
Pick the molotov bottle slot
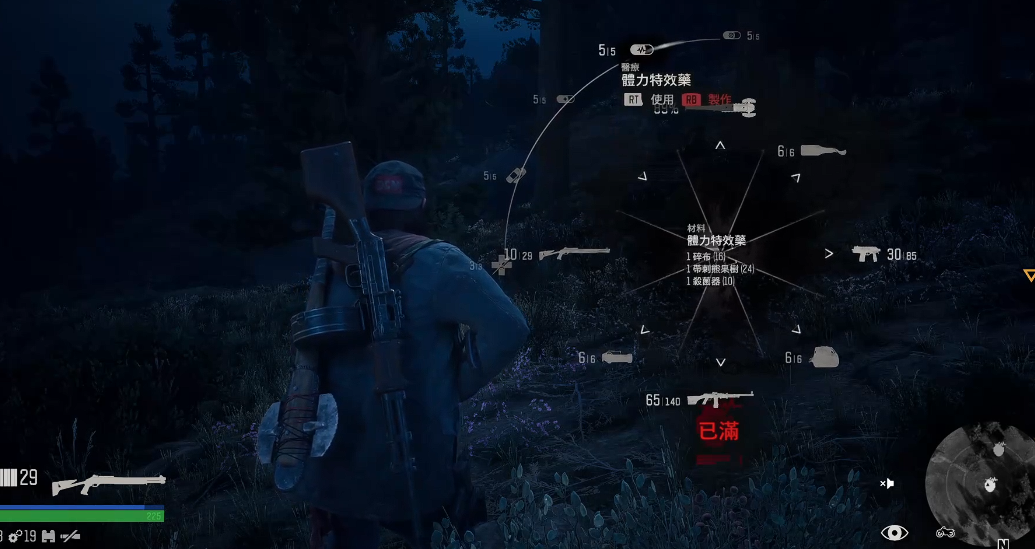[823, 151]
